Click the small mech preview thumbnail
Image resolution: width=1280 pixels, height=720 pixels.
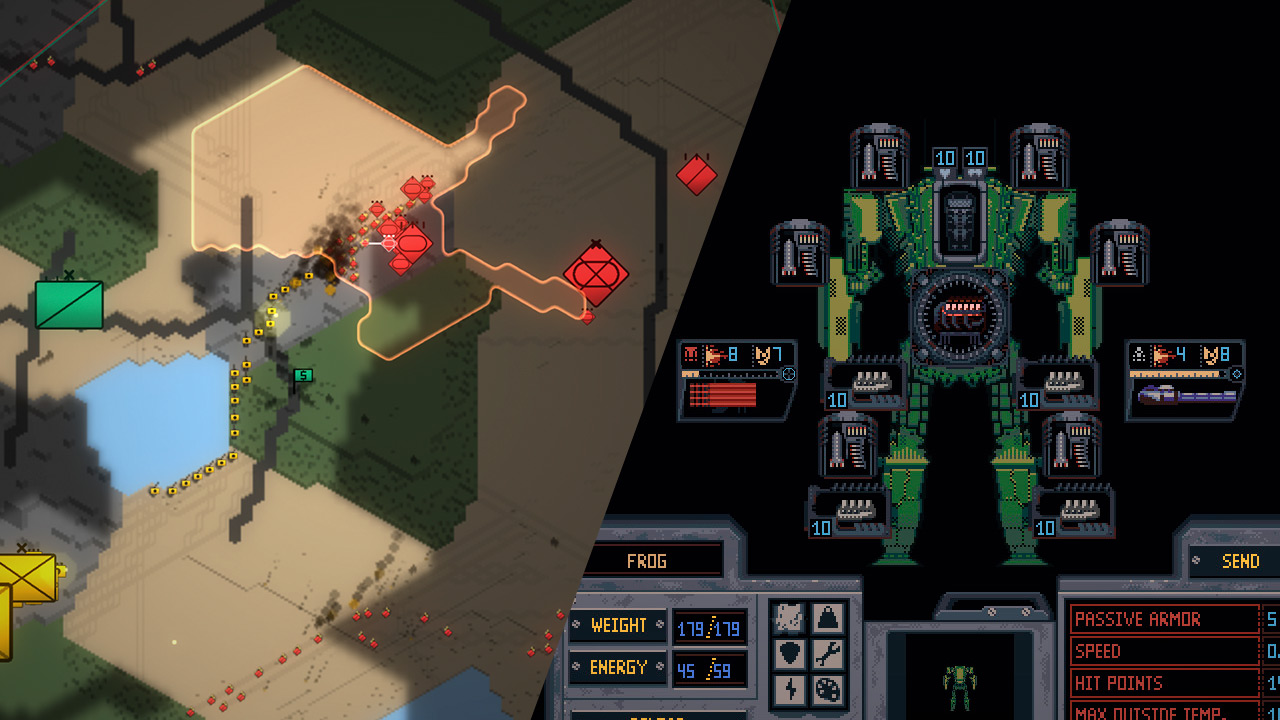[958, 682]
